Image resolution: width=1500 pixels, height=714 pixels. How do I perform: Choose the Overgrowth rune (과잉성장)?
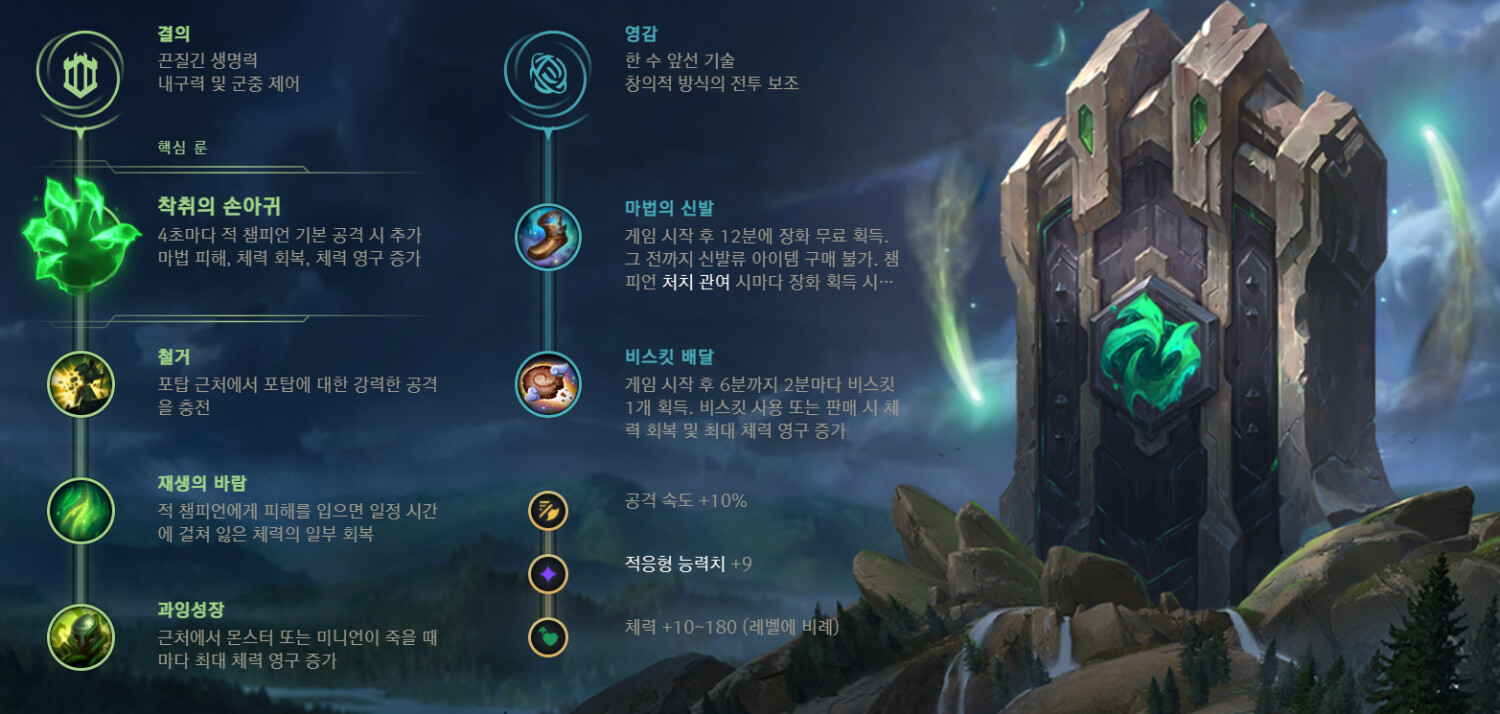pos(81,637)
